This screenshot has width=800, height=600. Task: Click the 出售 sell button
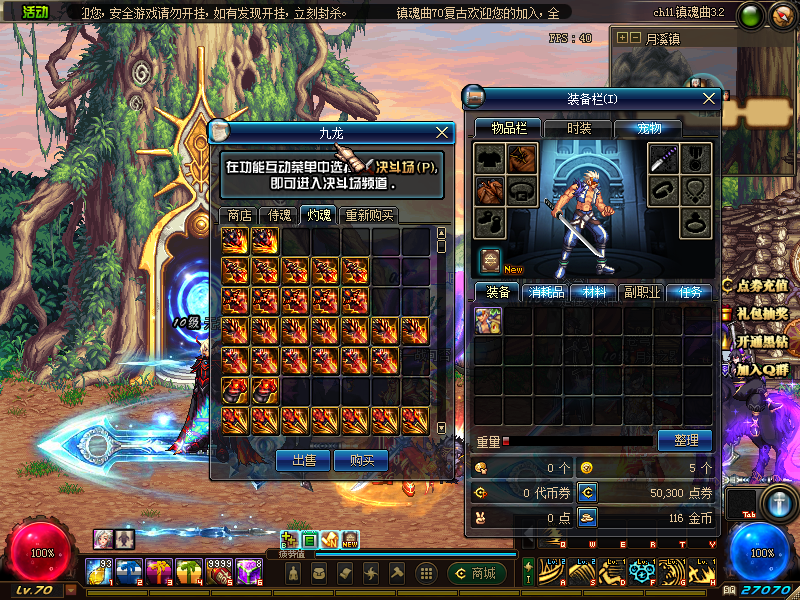(304, 460)
